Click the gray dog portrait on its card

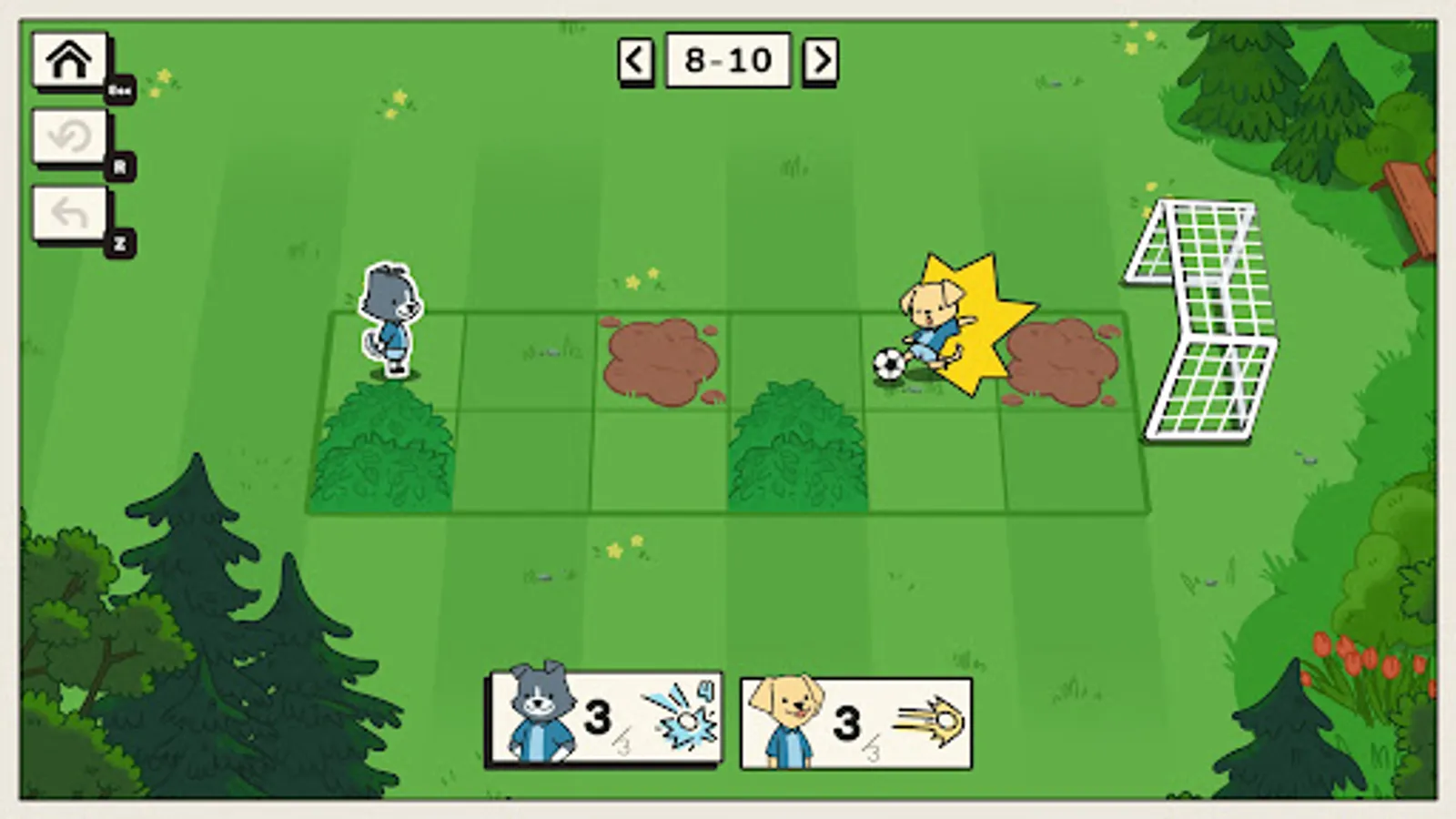(543, 714)
